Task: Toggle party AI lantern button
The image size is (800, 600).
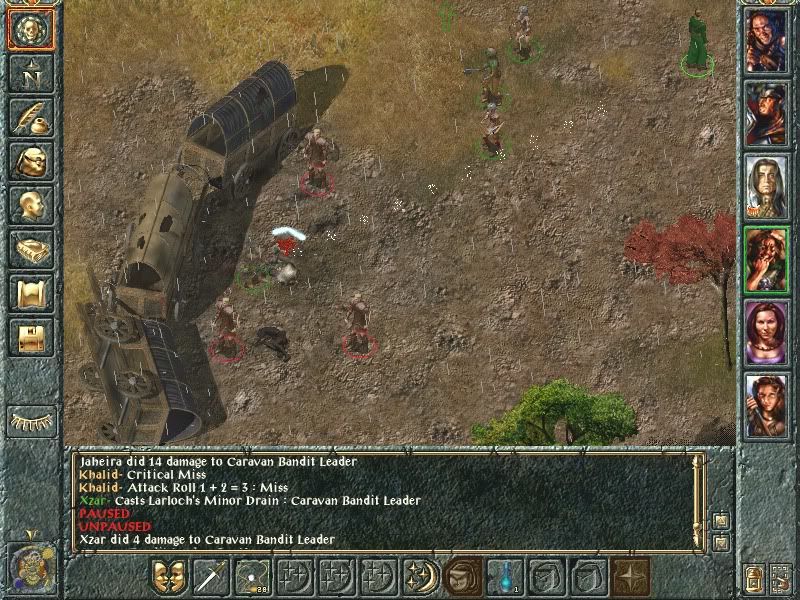Action: (755, 578)
